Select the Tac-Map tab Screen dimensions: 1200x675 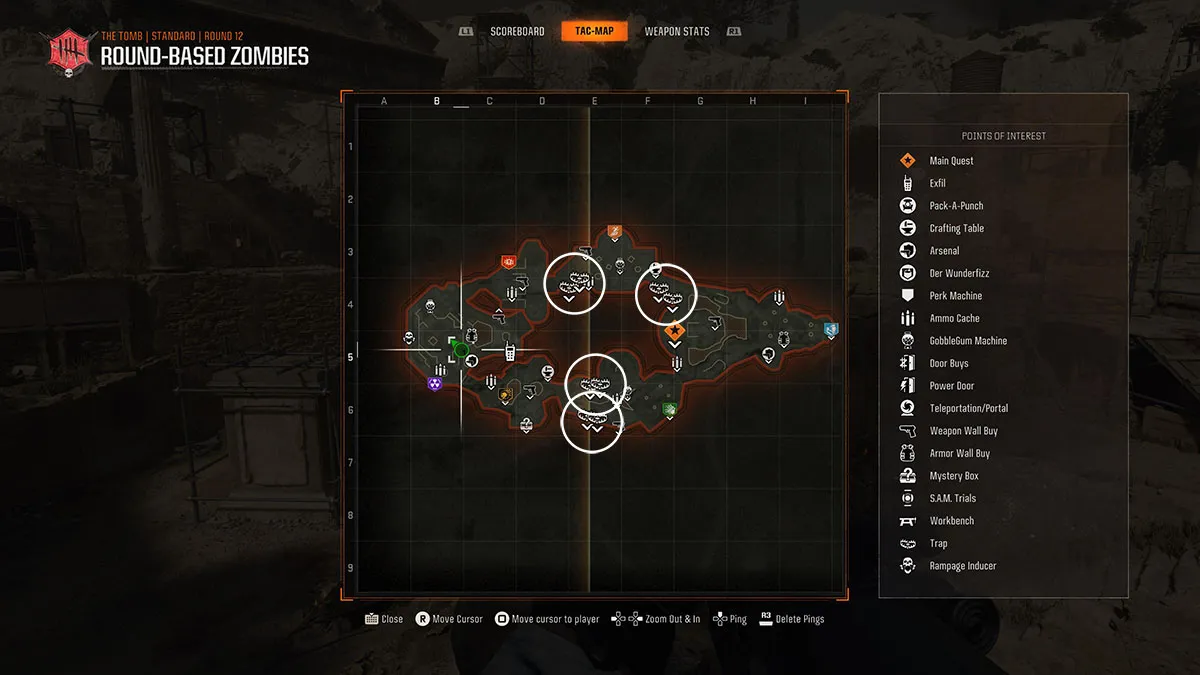pyautogui.click(x=594, y=32)
